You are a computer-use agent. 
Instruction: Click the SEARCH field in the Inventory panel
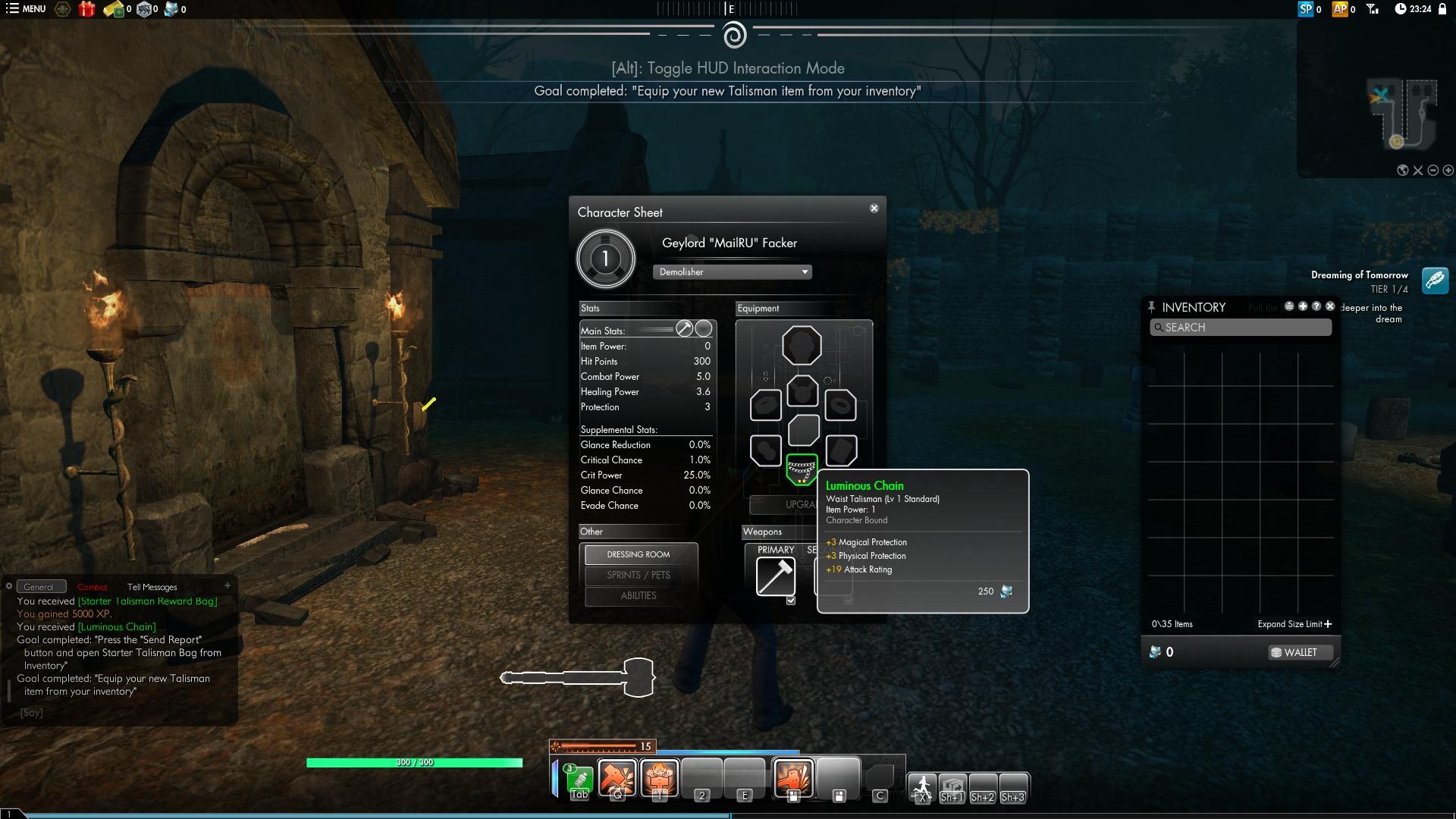1241,328
